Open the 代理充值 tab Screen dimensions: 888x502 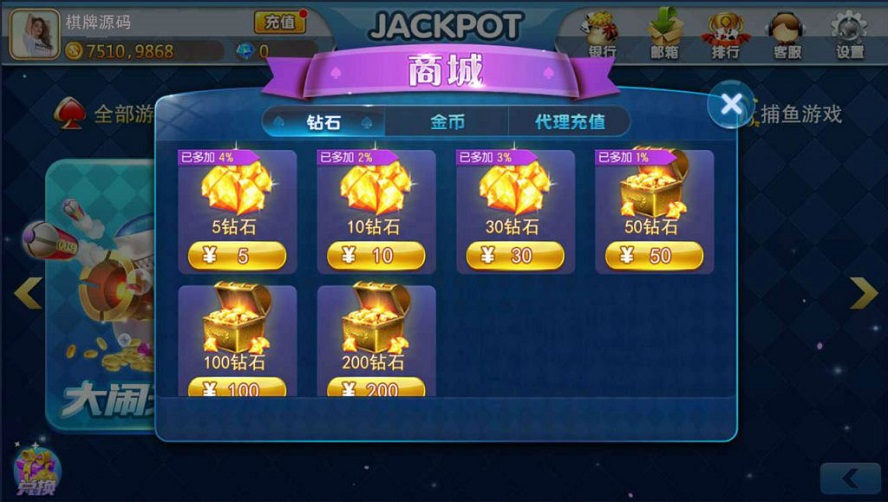(x=569, y=122)
